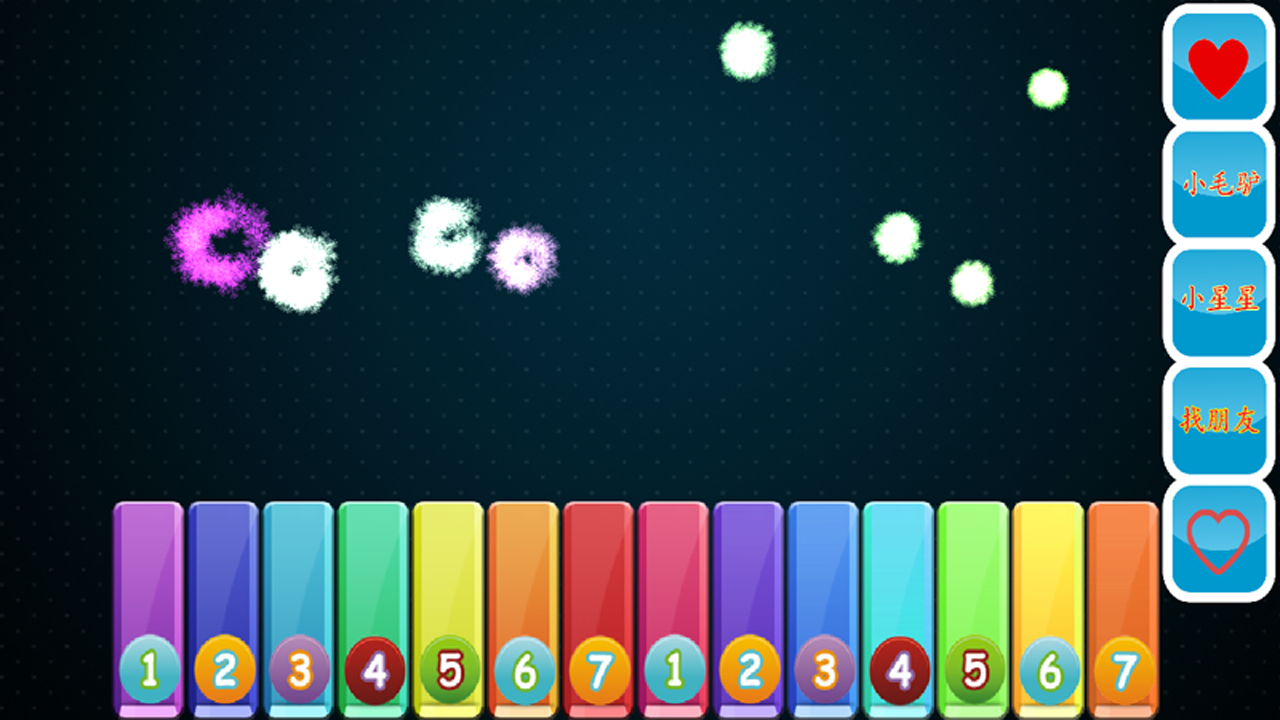Tap the violet key numbered 2
Screen dimensions: 1280x720
(749, 600)
